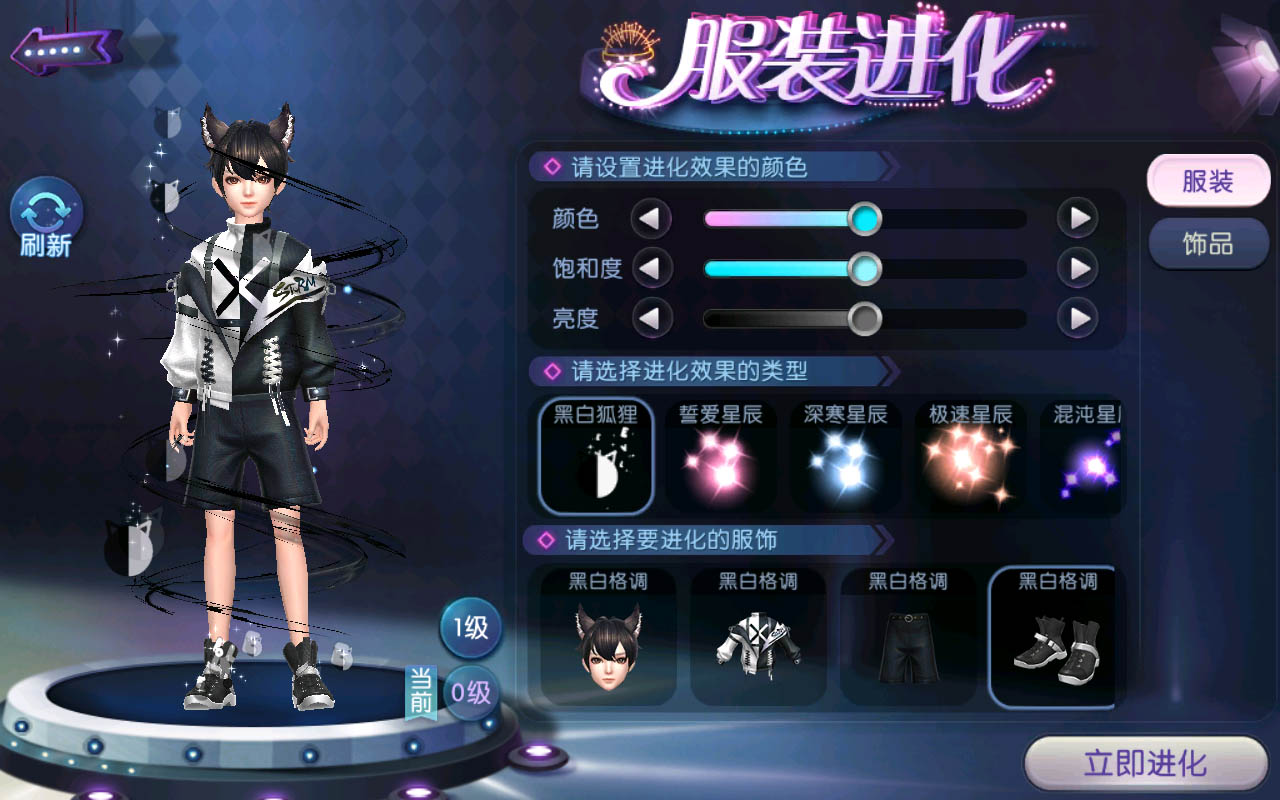The image size is (1280, 800).
Task: Pick the blue 深寒星辰 effect
Action: click(x=845, y=456)
